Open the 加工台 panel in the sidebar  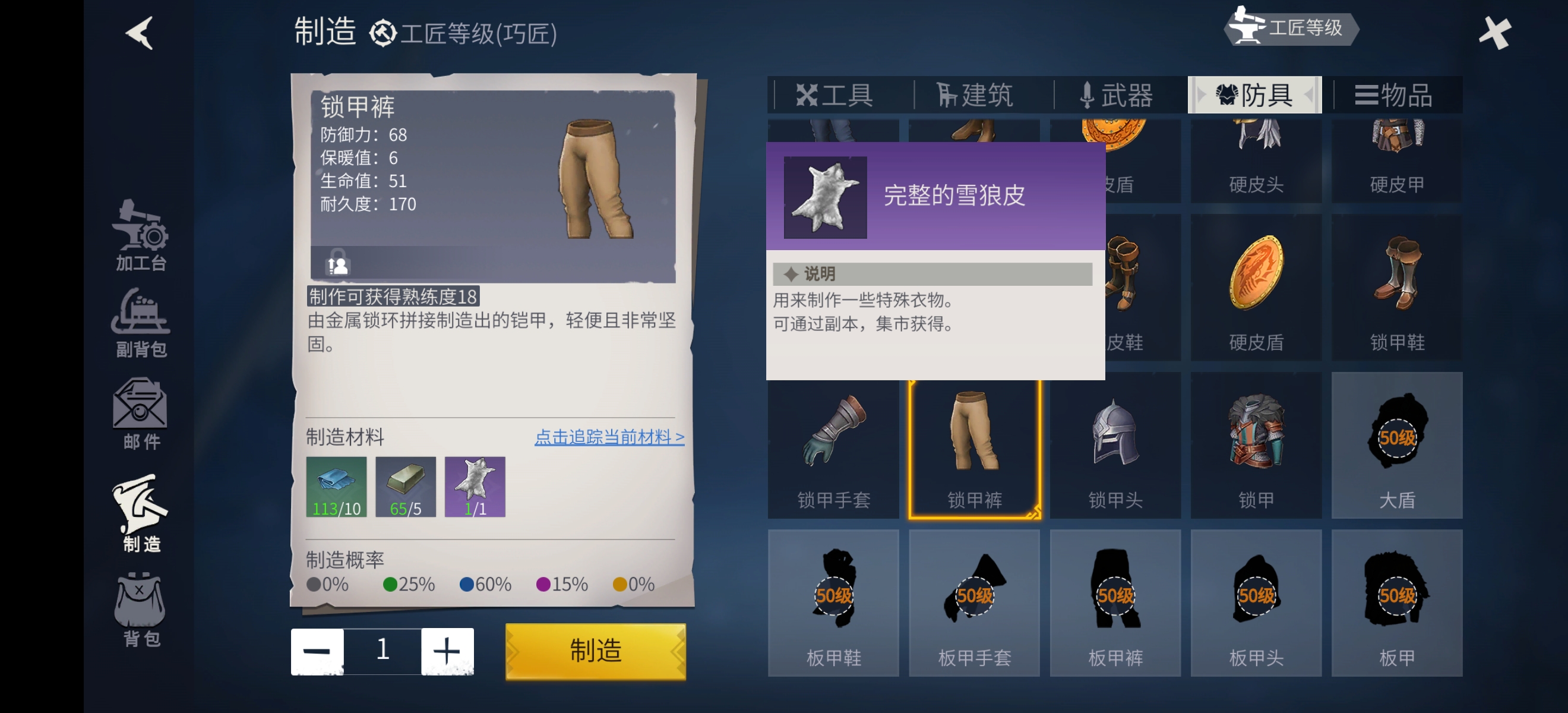pos(140,240)
